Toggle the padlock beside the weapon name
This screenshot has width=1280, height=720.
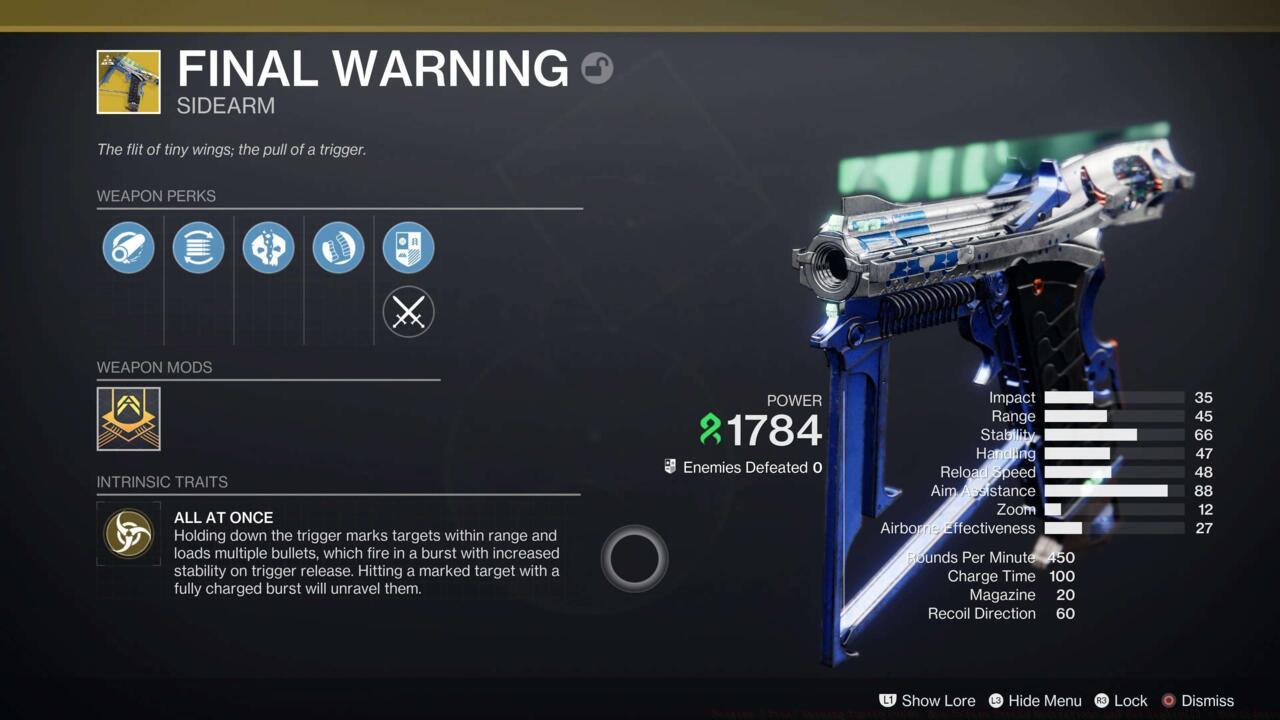point(597,68)
